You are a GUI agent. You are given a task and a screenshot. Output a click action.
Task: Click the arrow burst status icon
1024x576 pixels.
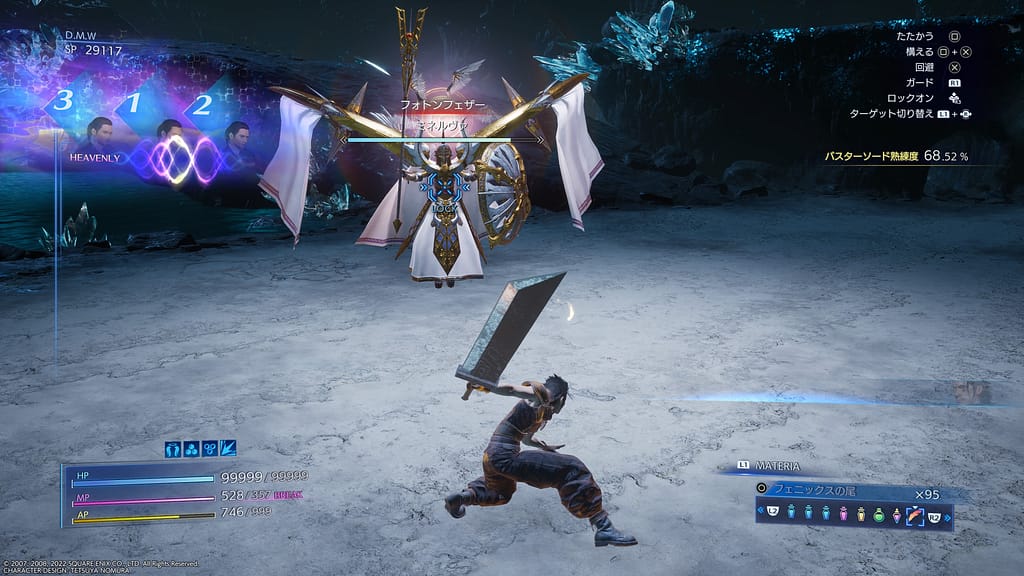(x=227, y=449)
